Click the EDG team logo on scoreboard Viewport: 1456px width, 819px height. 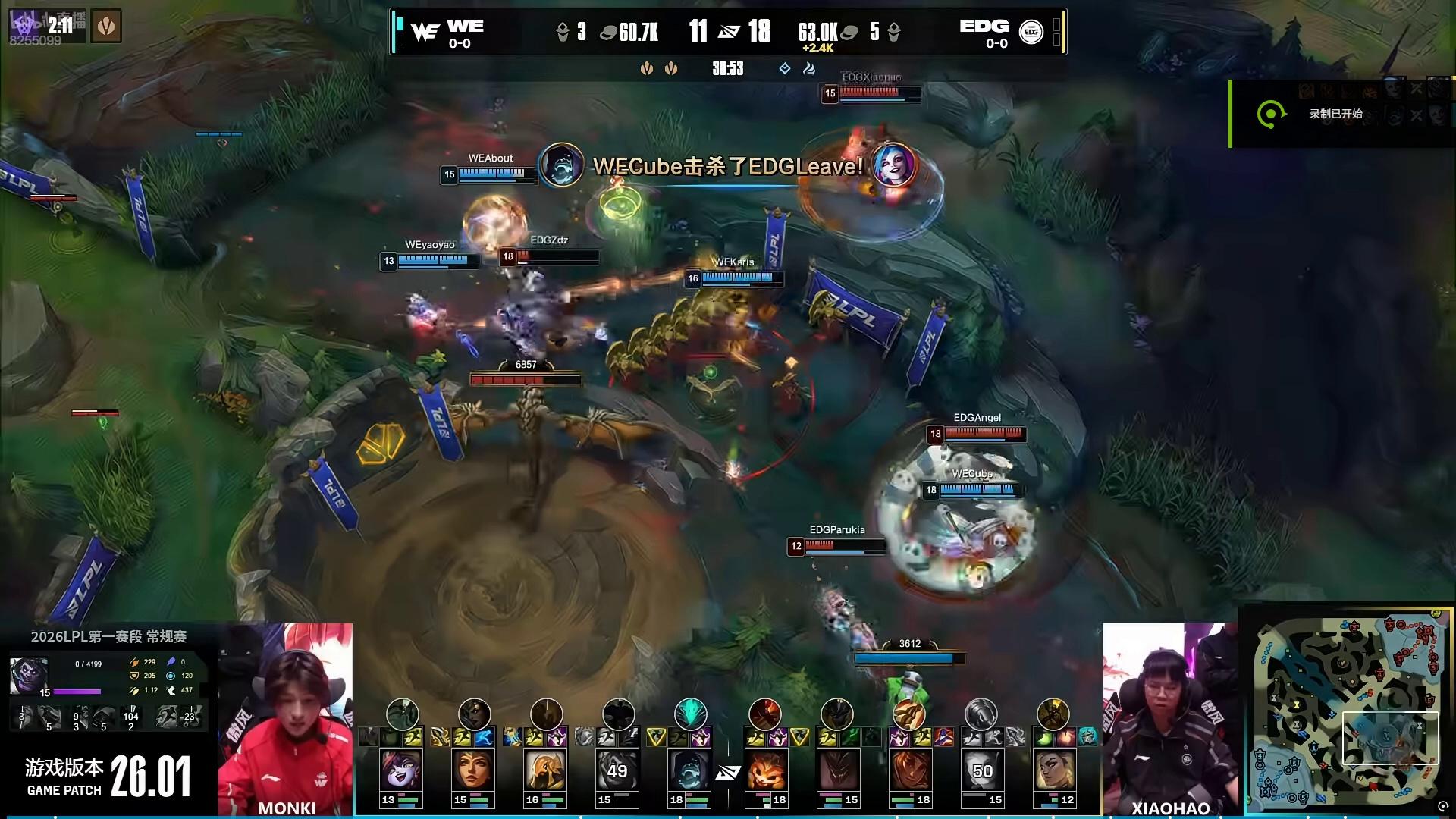pyautogui.click(x=1031, y=32)
